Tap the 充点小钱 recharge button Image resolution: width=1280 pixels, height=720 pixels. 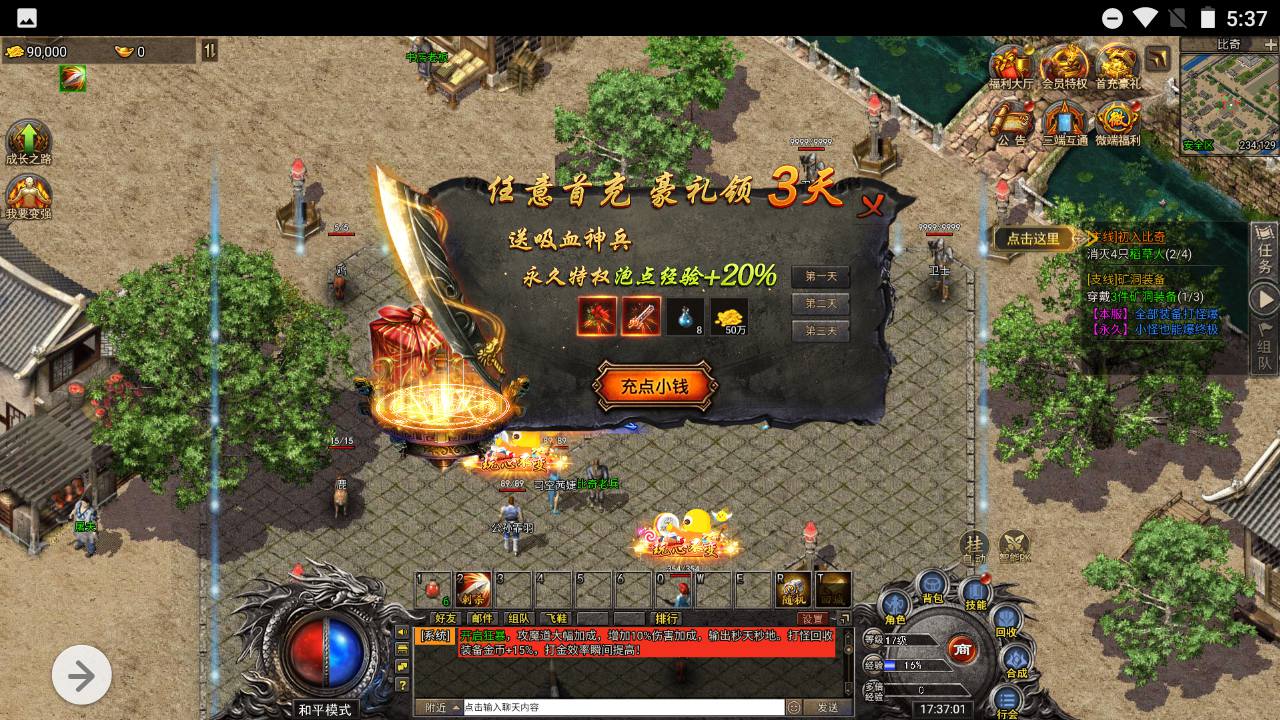tap(655, 387)
